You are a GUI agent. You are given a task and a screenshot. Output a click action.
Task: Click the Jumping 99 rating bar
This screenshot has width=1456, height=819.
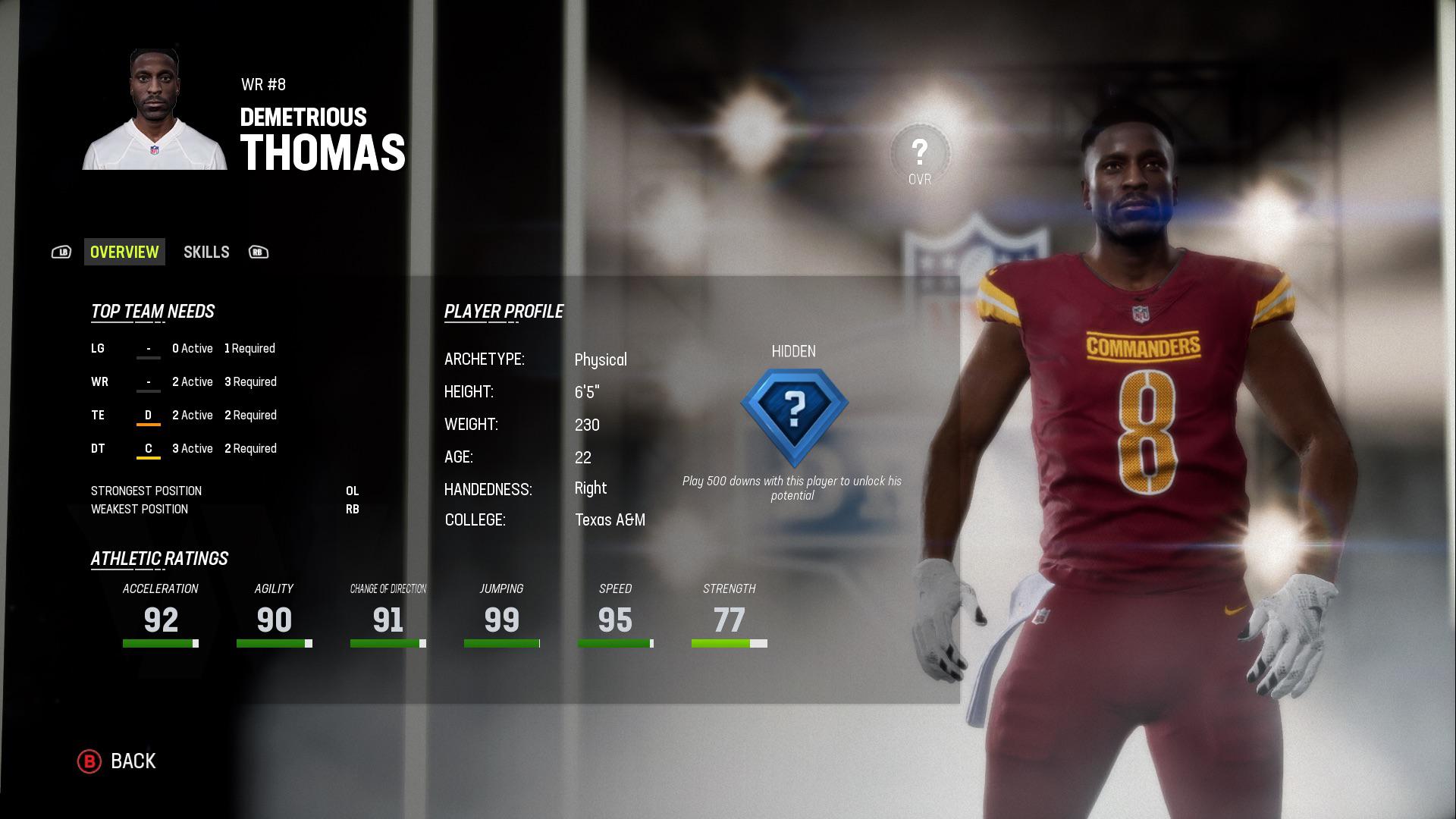[x=501, y=642]
